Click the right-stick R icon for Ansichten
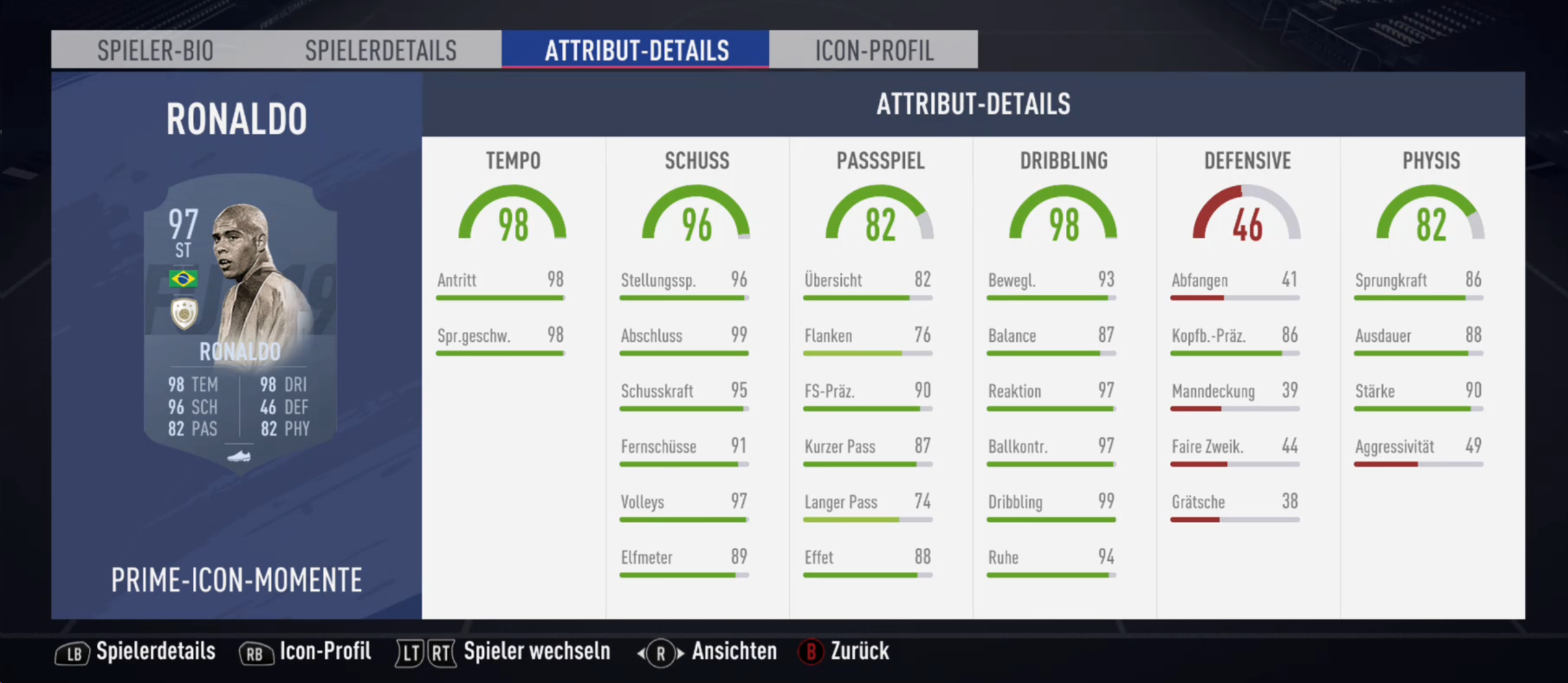This screenshot has height=683, width=1568. coord(659,652)
